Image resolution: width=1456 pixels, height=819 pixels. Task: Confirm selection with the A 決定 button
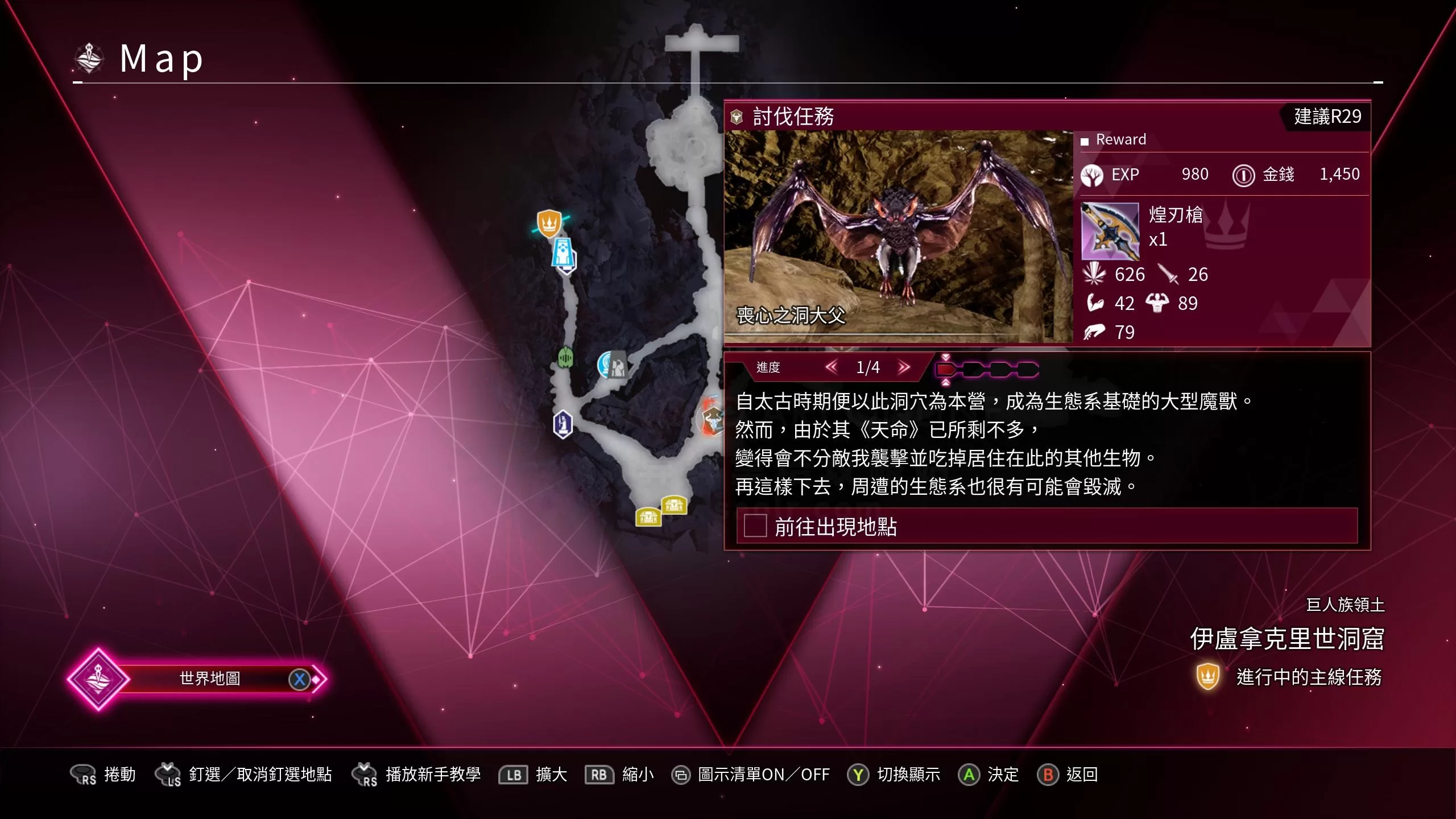[969, 774]
